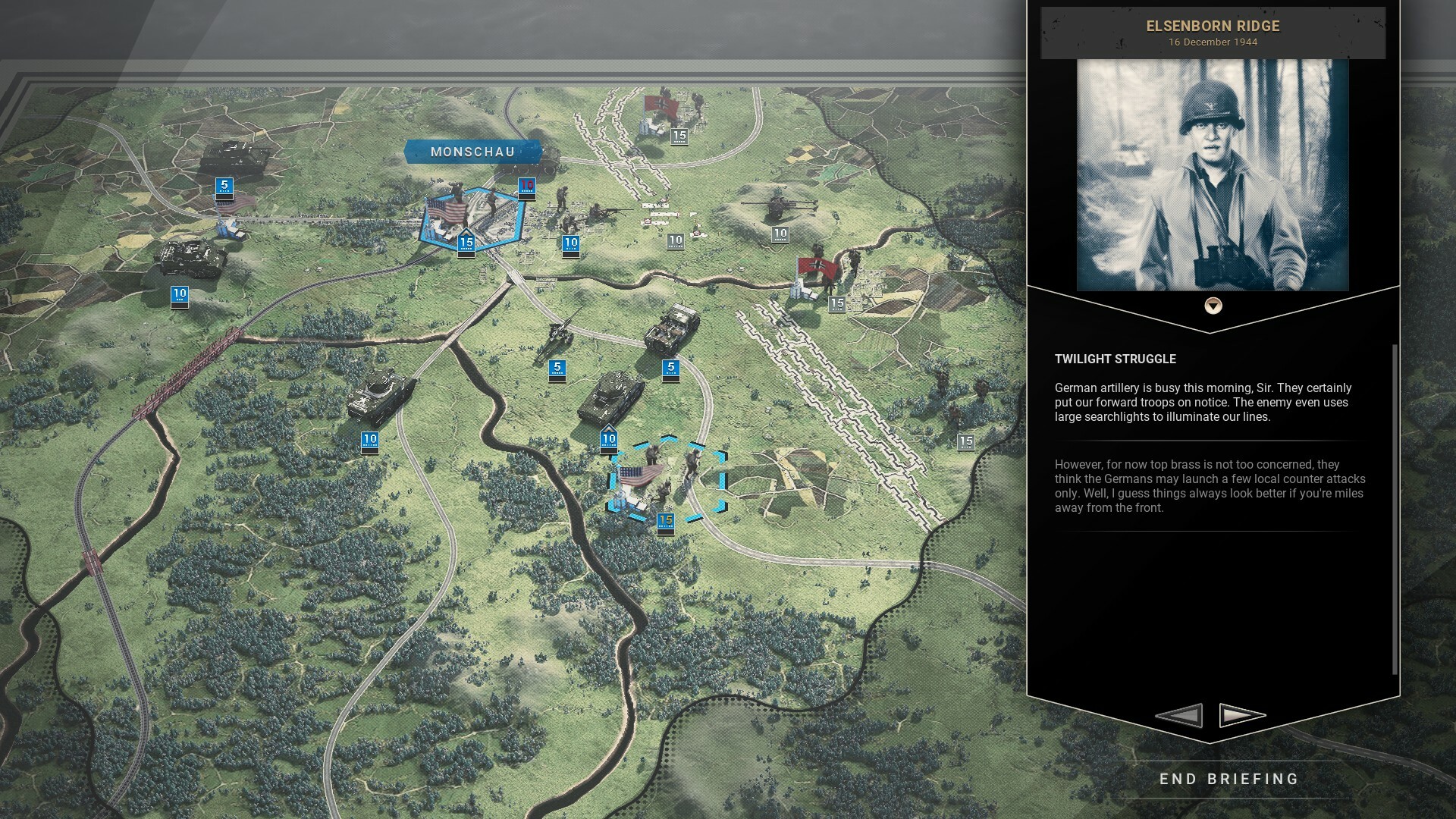Select the US infantry unit inside Monschau hex

491,199
